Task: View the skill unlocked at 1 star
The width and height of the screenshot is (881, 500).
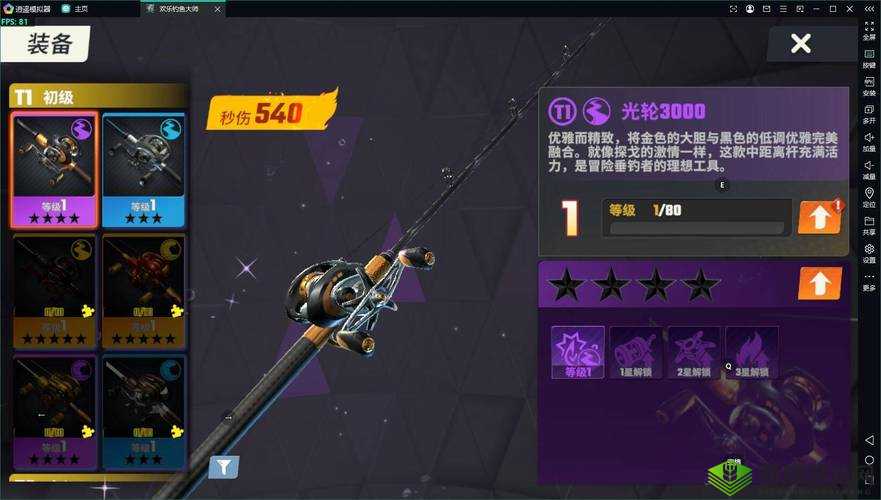Action: (635, 352)
